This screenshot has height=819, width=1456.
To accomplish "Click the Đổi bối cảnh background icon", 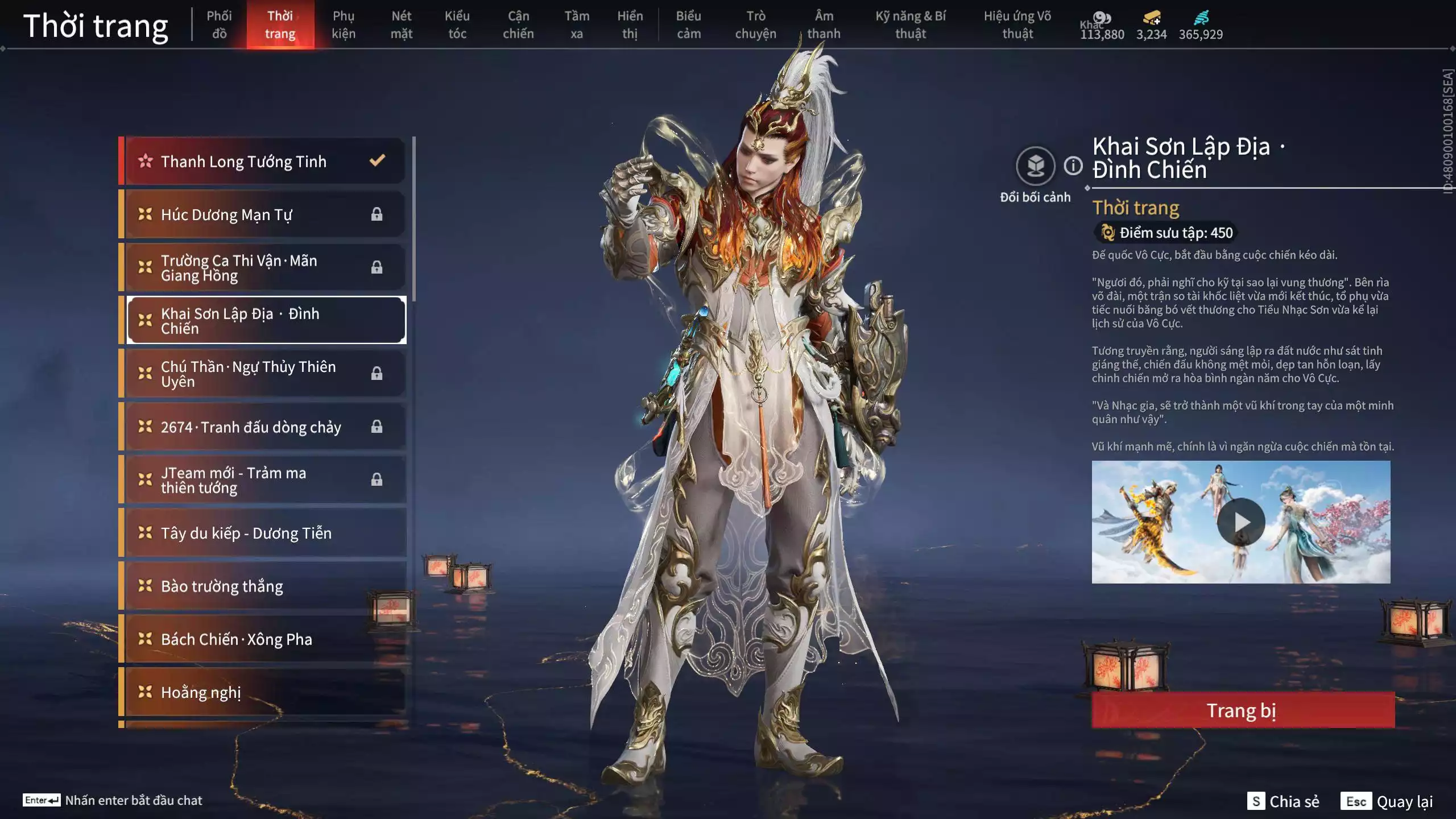I will click(1035, 166).
